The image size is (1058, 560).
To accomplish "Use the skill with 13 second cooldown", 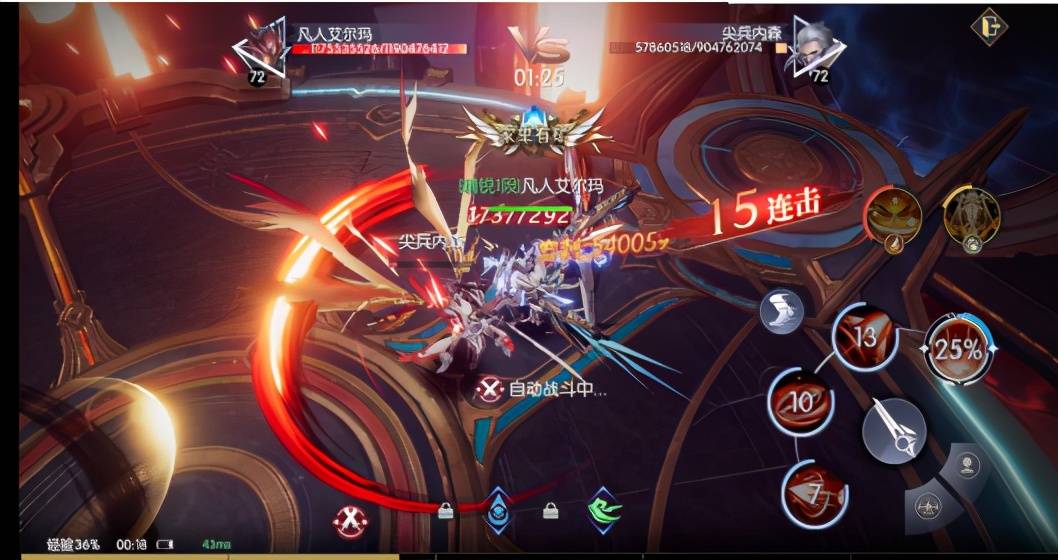I will [x=864, y=338].
